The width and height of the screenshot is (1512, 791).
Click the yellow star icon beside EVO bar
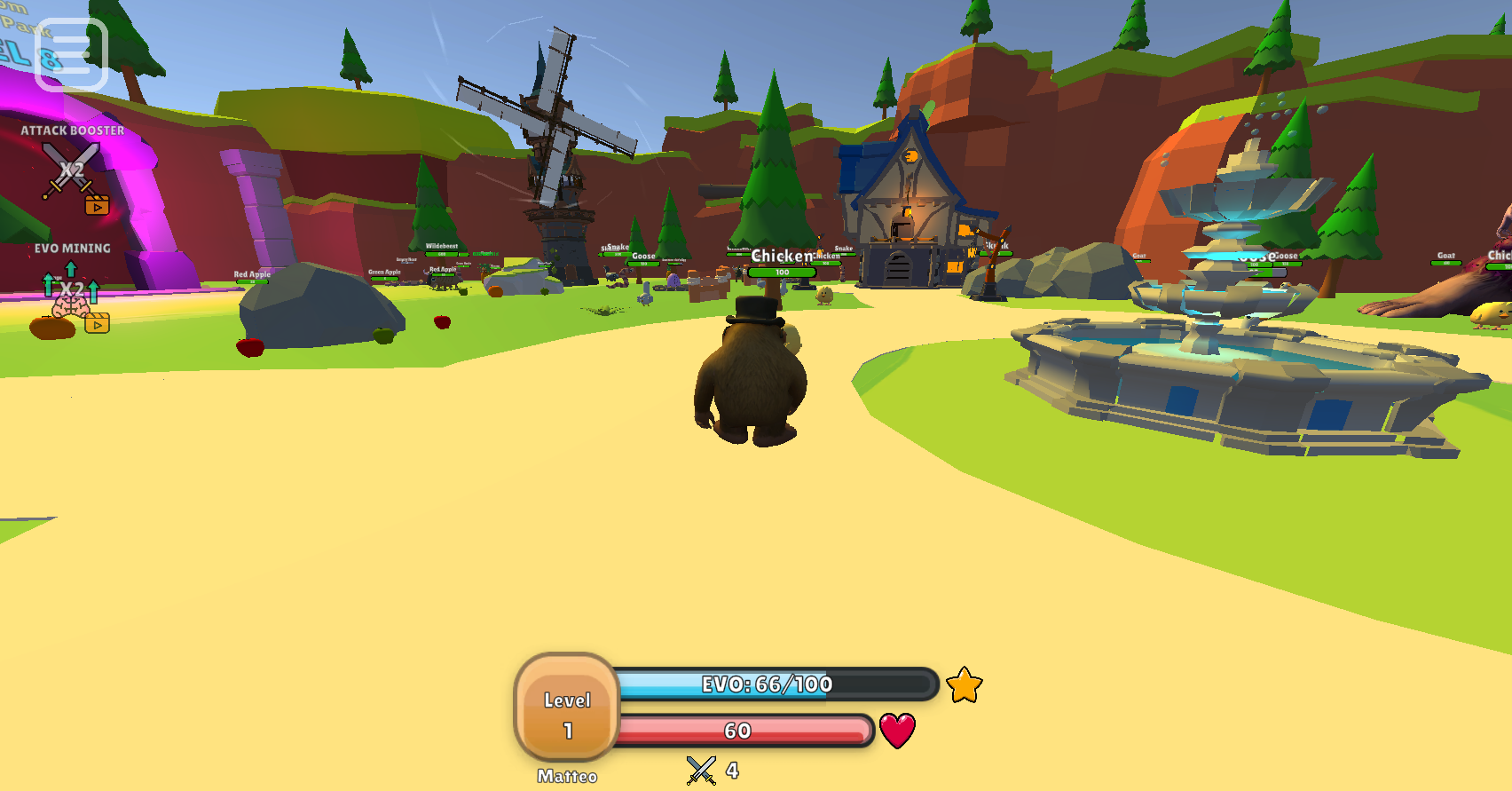click(965, 685)
